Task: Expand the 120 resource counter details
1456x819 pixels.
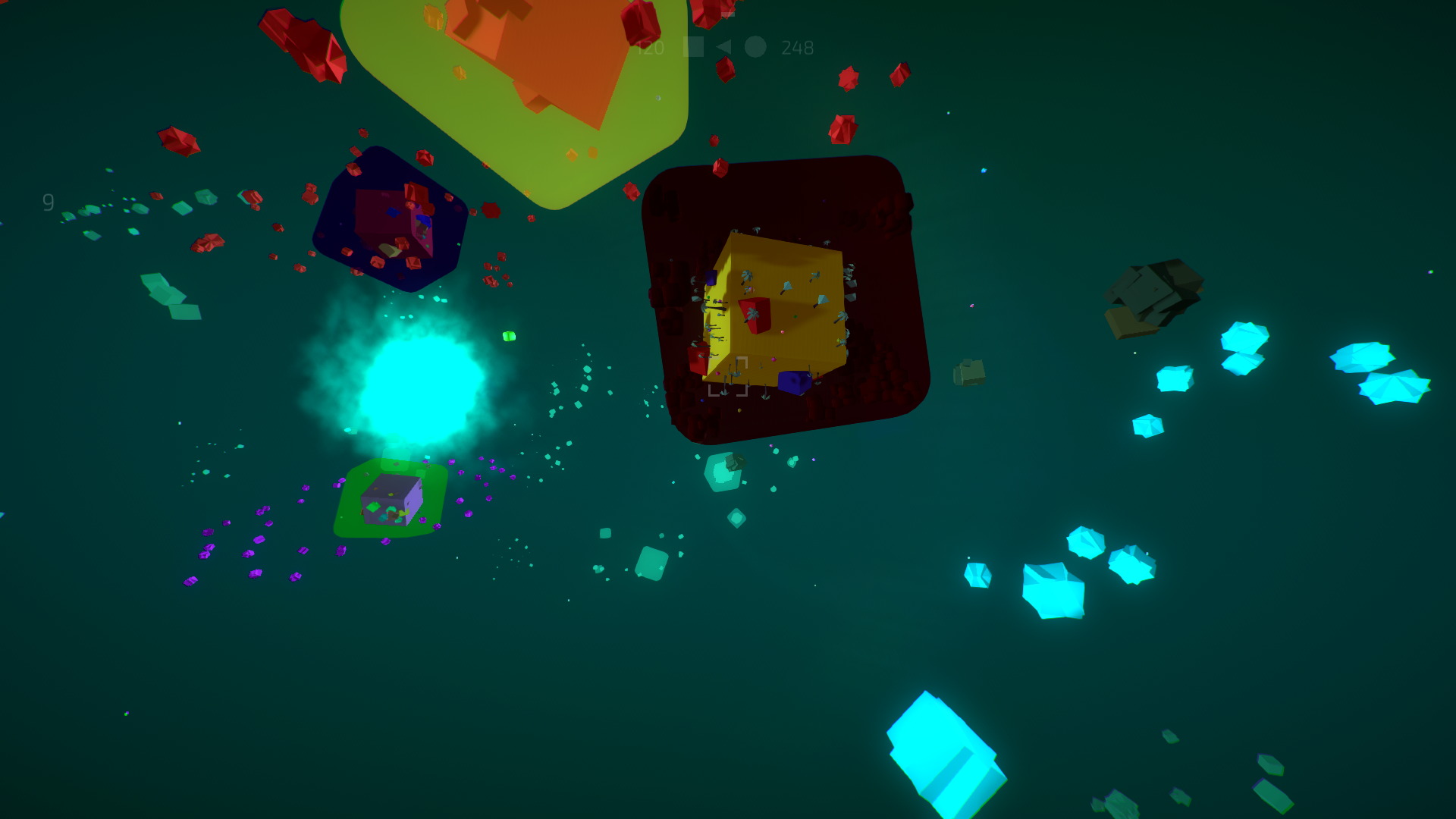Action: point(650,47)
